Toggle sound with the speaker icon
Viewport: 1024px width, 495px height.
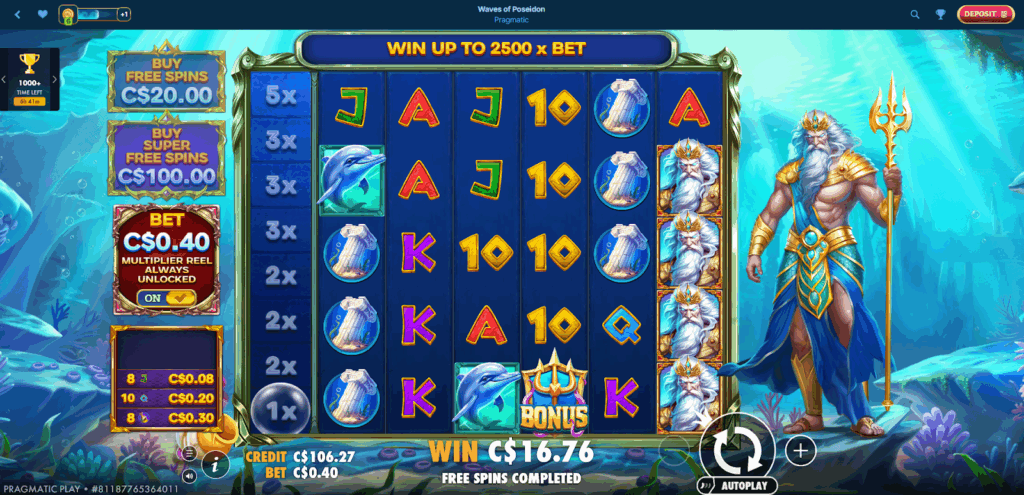[x=189, y=472]
